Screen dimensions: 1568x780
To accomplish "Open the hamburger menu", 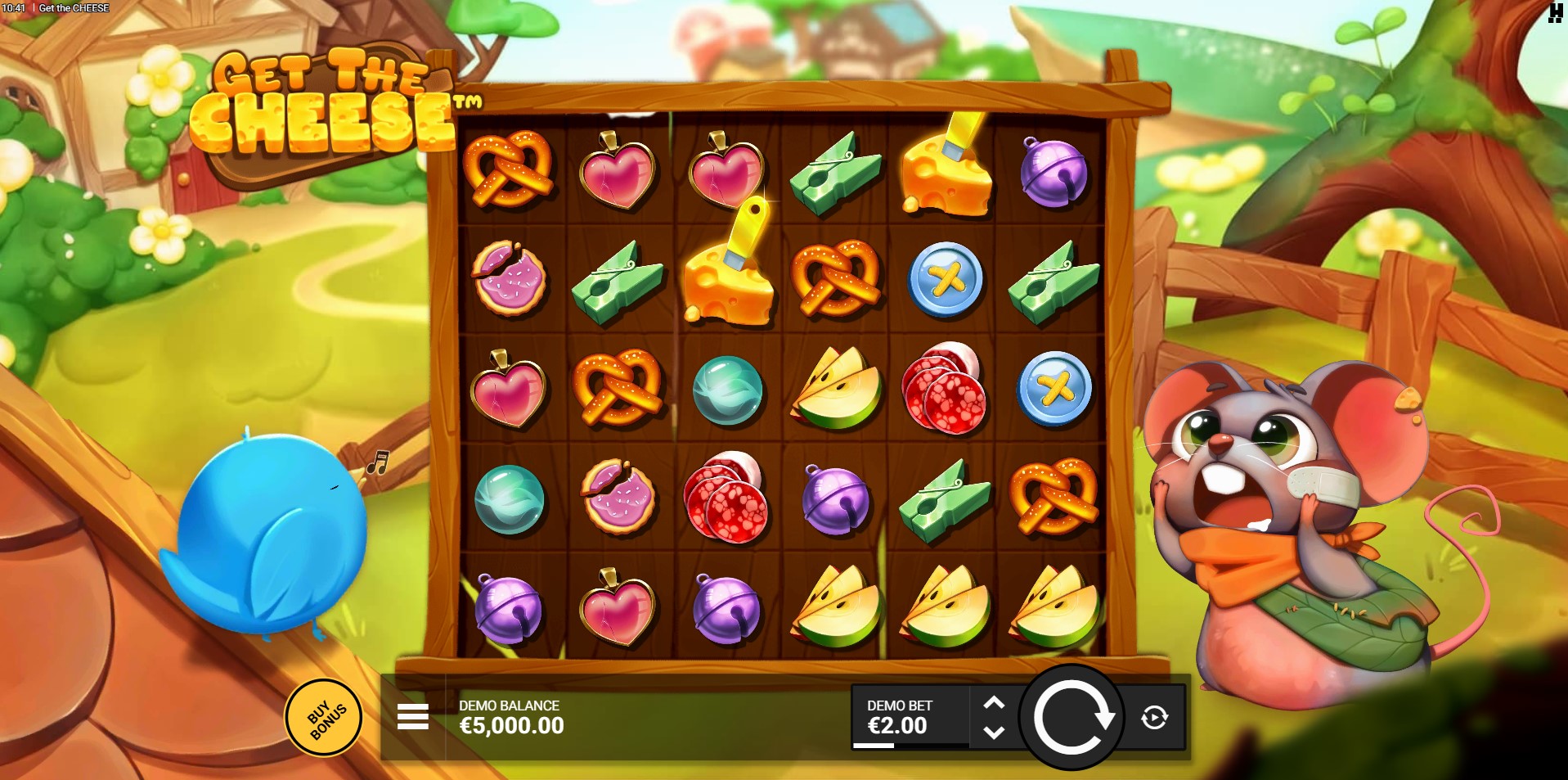I will tap(412, 717).
